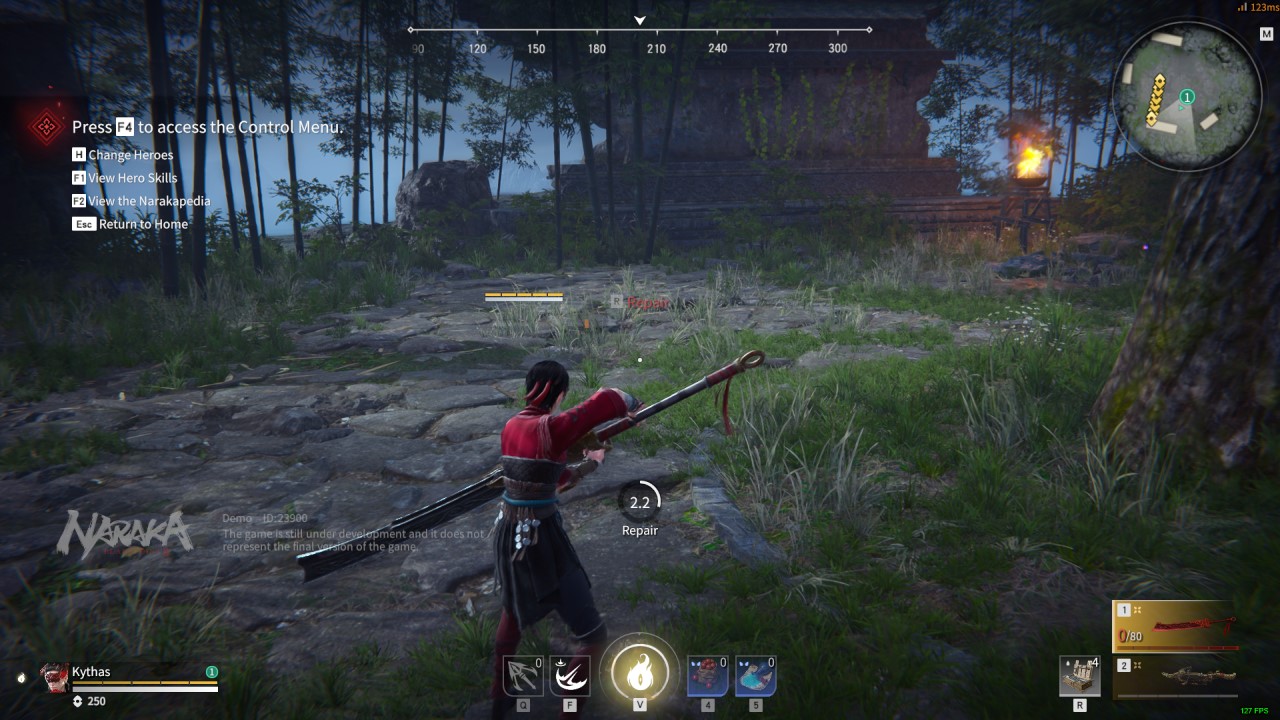
Task: Choose Return to Home
Action: click(x=143, y=224)
